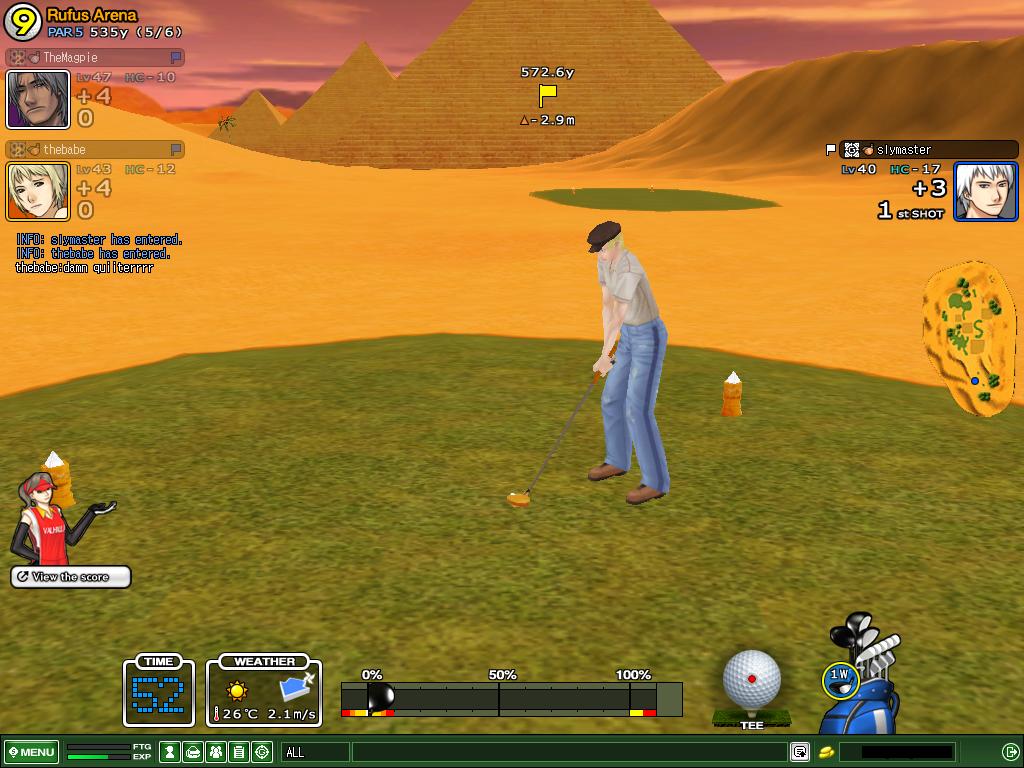Click View the score button
The width and height of the screenshot is (1024, 768).
71,577
